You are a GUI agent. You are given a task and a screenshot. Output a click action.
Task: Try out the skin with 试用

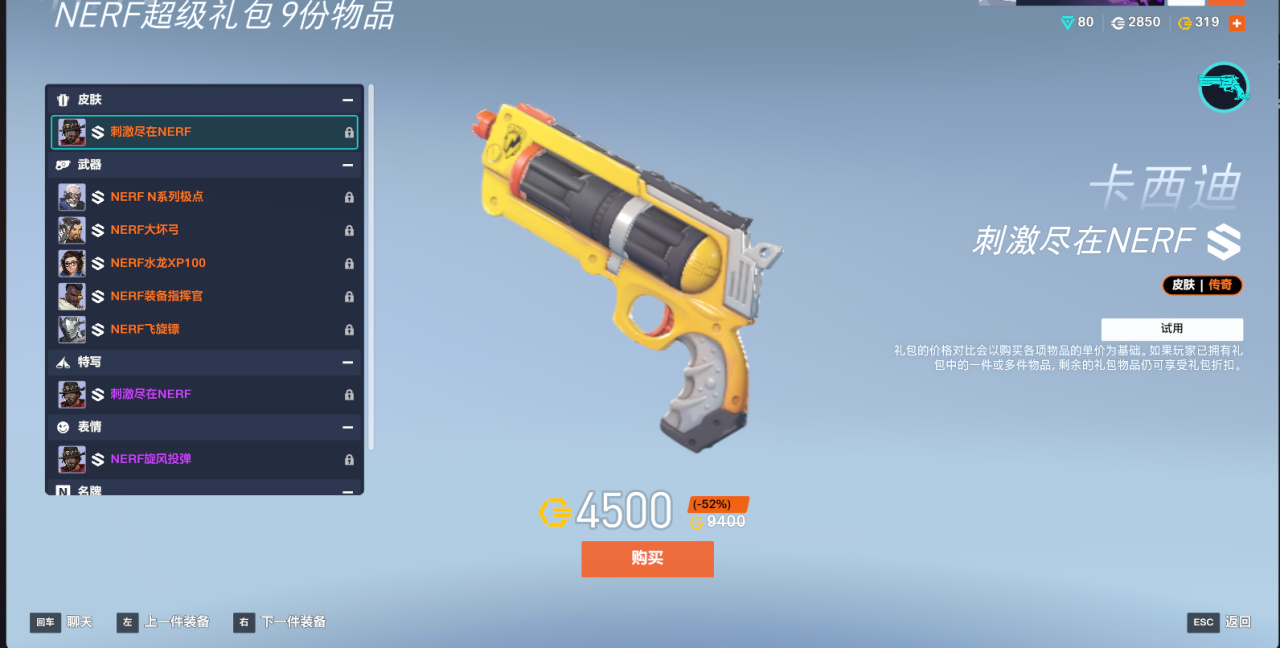1172,329
